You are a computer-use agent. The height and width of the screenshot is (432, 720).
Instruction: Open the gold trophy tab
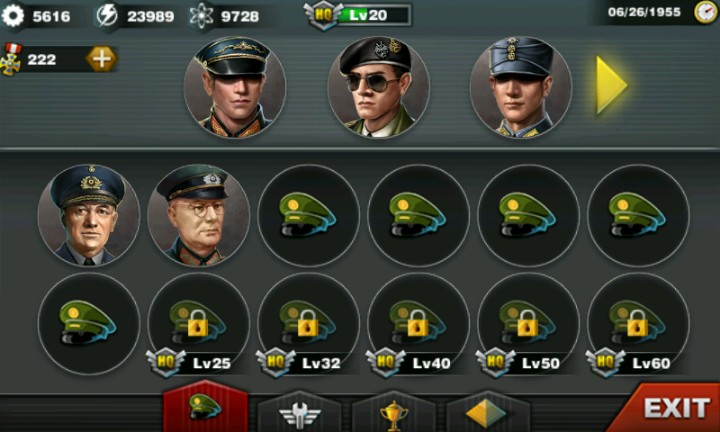pos(393,411)
